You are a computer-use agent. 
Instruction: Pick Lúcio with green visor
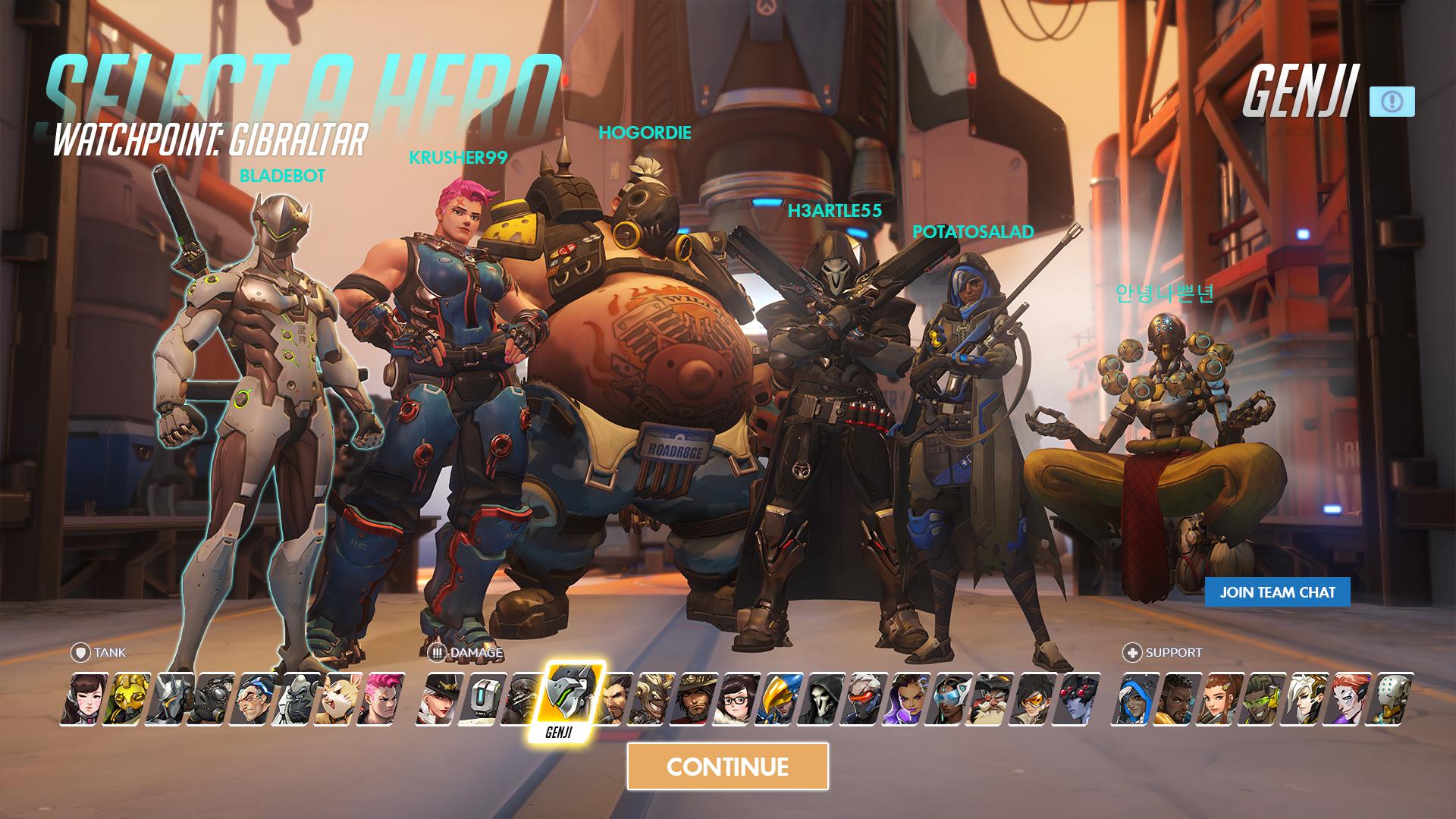click(x=1262, y=698)
